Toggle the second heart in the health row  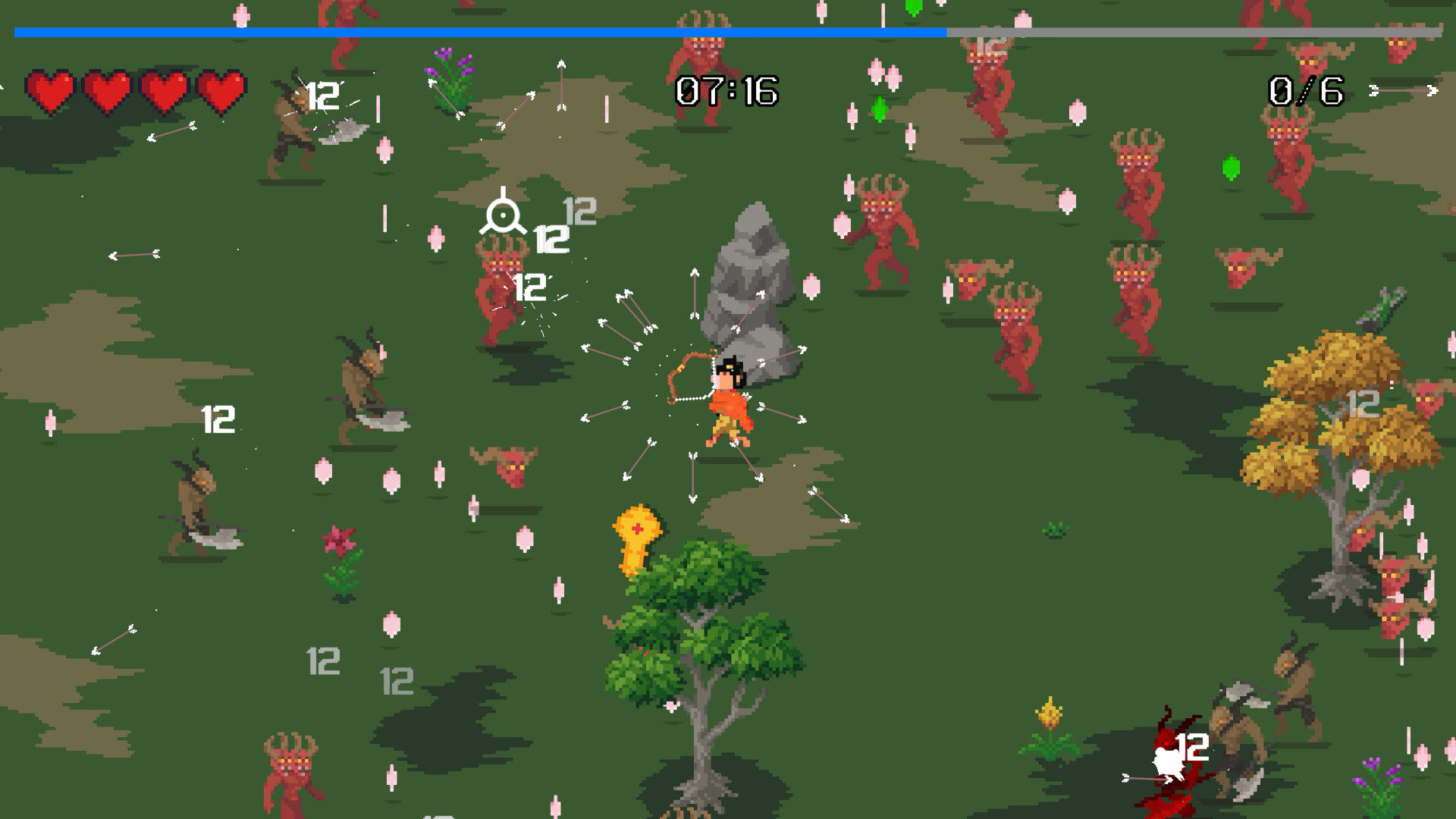pyautogui.click(x=106, y=93)
